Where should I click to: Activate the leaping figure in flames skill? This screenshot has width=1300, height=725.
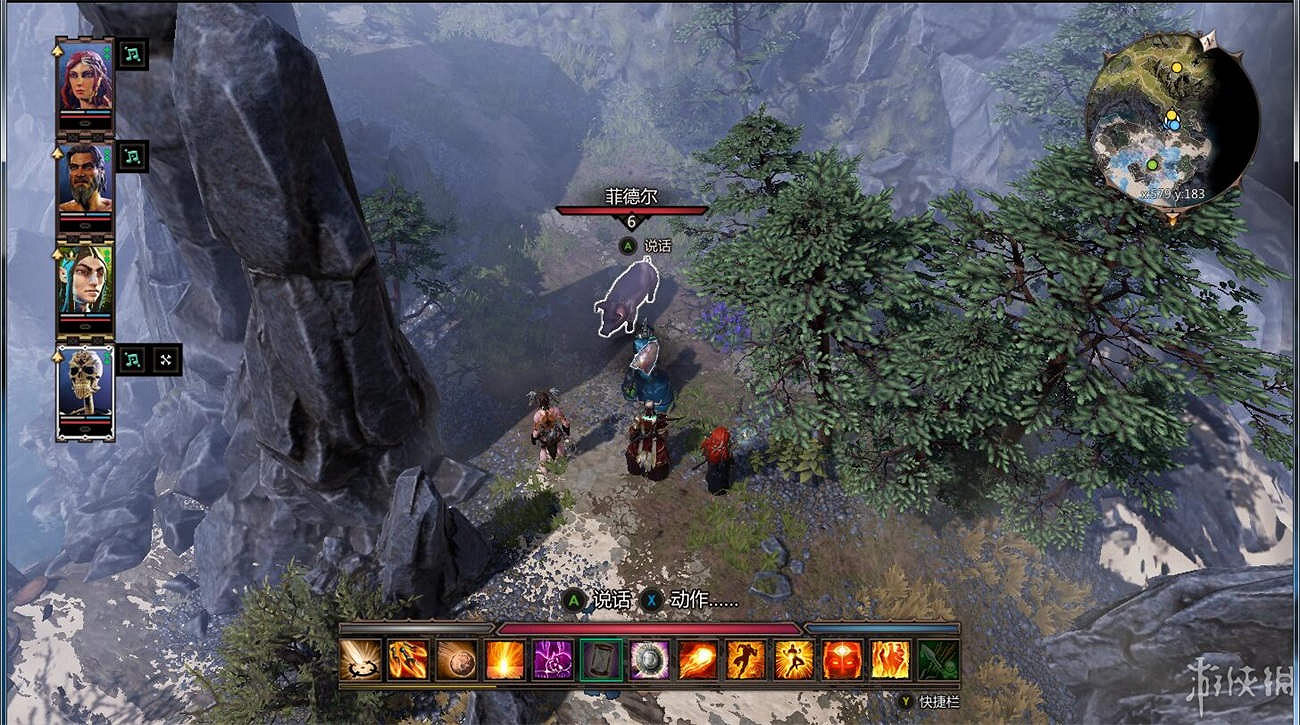point(793,660)
